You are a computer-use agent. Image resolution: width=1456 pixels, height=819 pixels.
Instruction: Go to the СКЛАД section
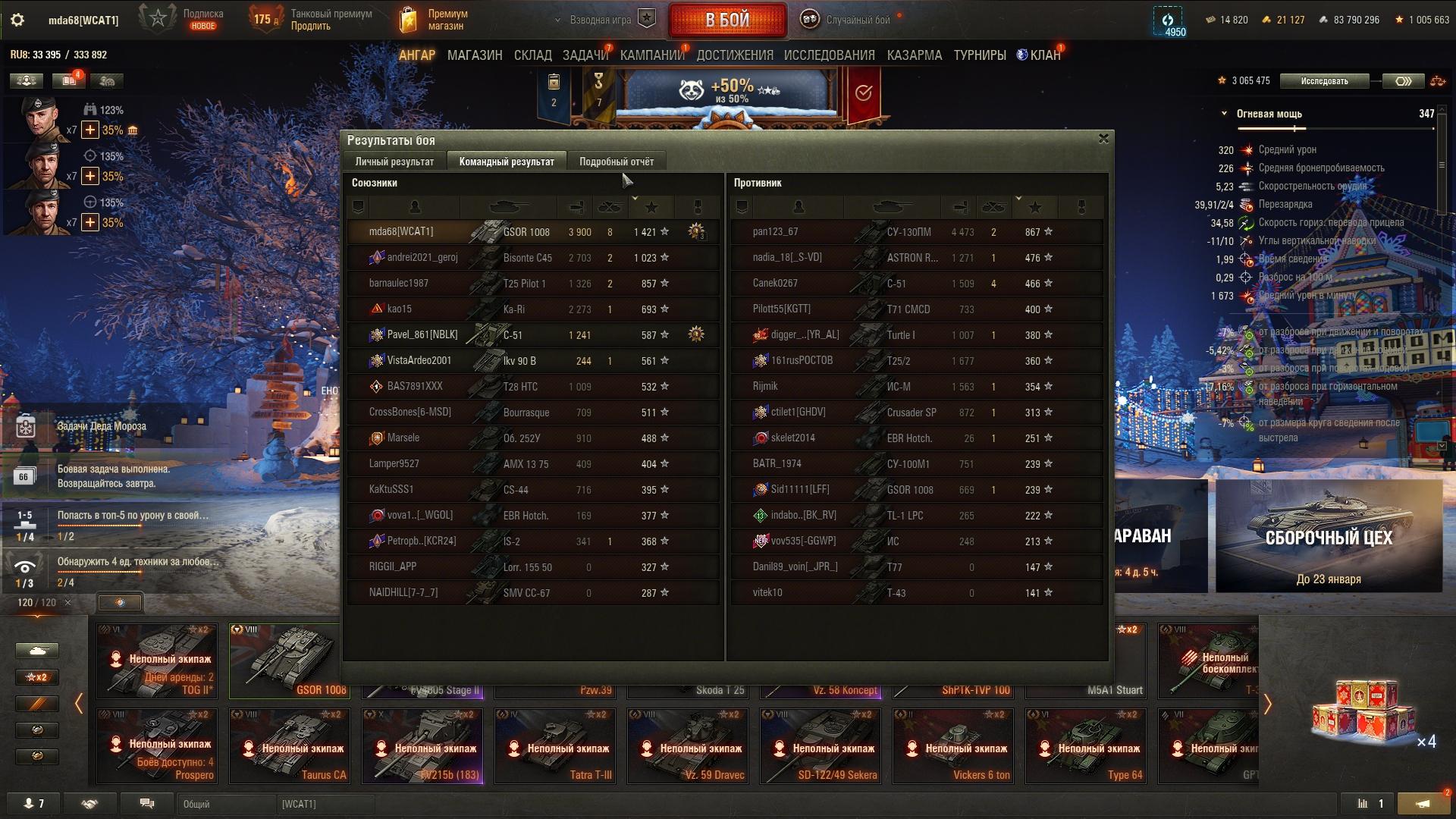point(532,55)
